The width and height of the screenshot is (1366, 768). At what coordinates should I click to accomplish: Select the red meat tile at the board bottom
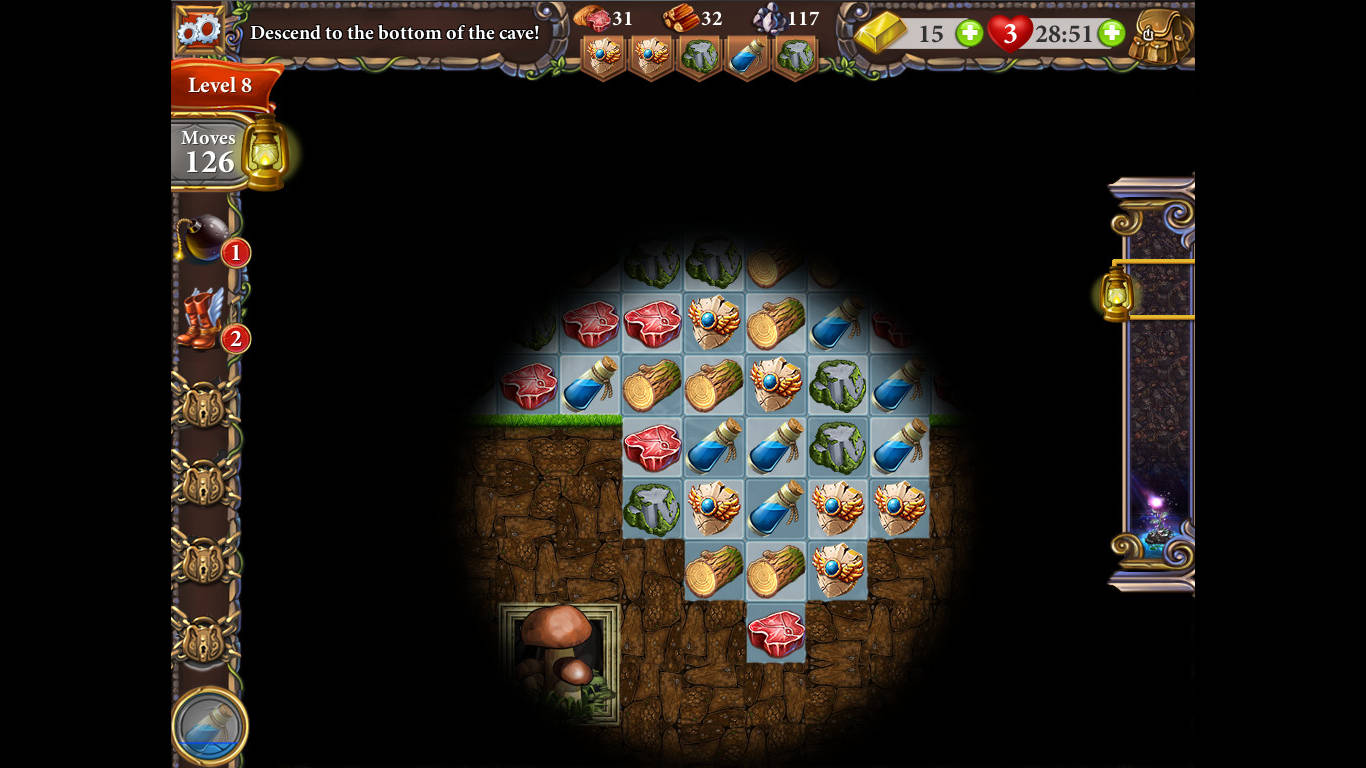[x=776, y=634]
